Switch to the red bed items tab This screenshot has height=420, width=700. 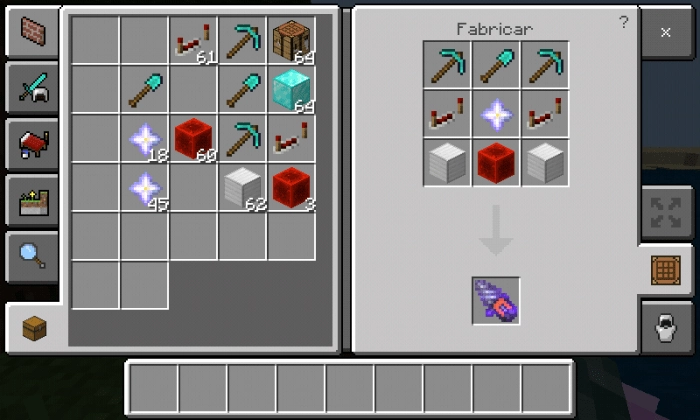pos(30,145)
